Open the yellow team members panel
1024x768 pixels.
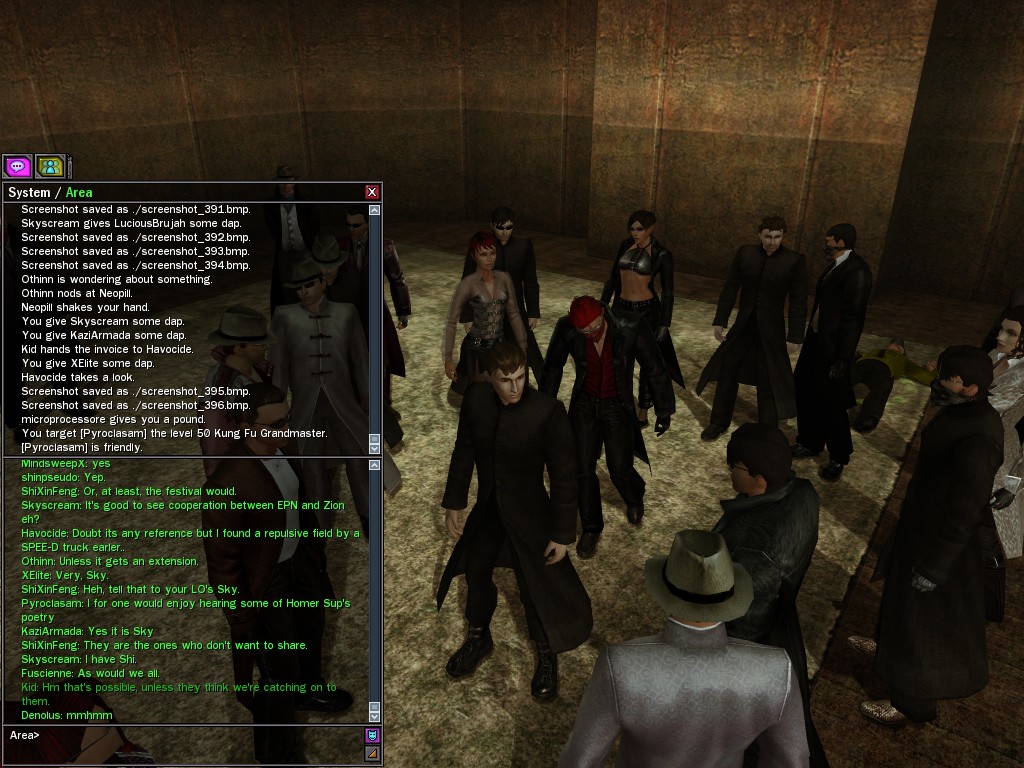(x=50, y=166)
